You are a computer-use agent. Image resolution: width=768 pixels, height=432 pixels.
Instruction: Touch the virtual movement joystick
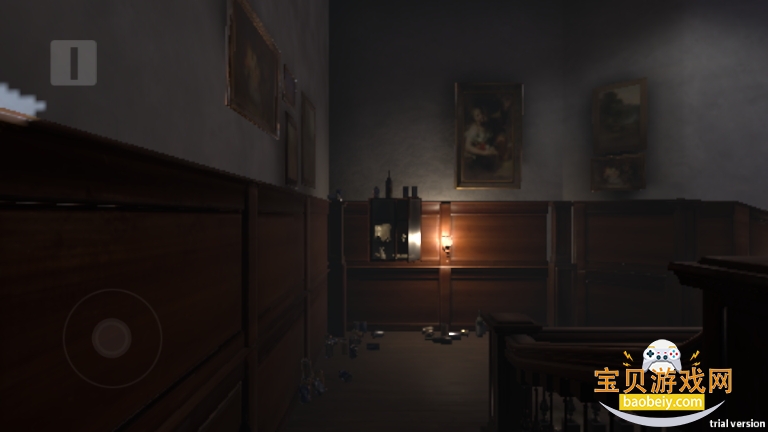coord(112,337)
